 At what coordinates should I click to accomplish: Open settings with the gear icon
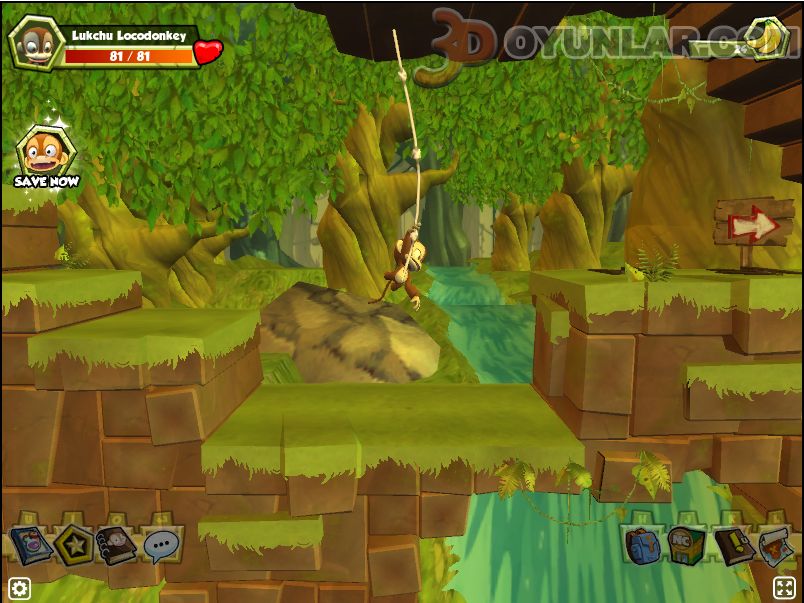point(19,587)
